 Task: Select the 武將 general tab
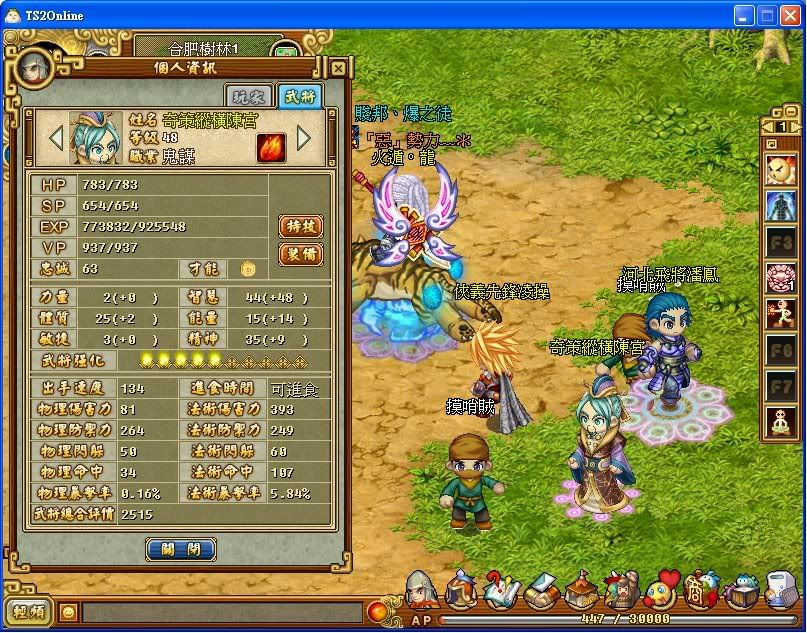pyautogui.click(x=299, y=97)
